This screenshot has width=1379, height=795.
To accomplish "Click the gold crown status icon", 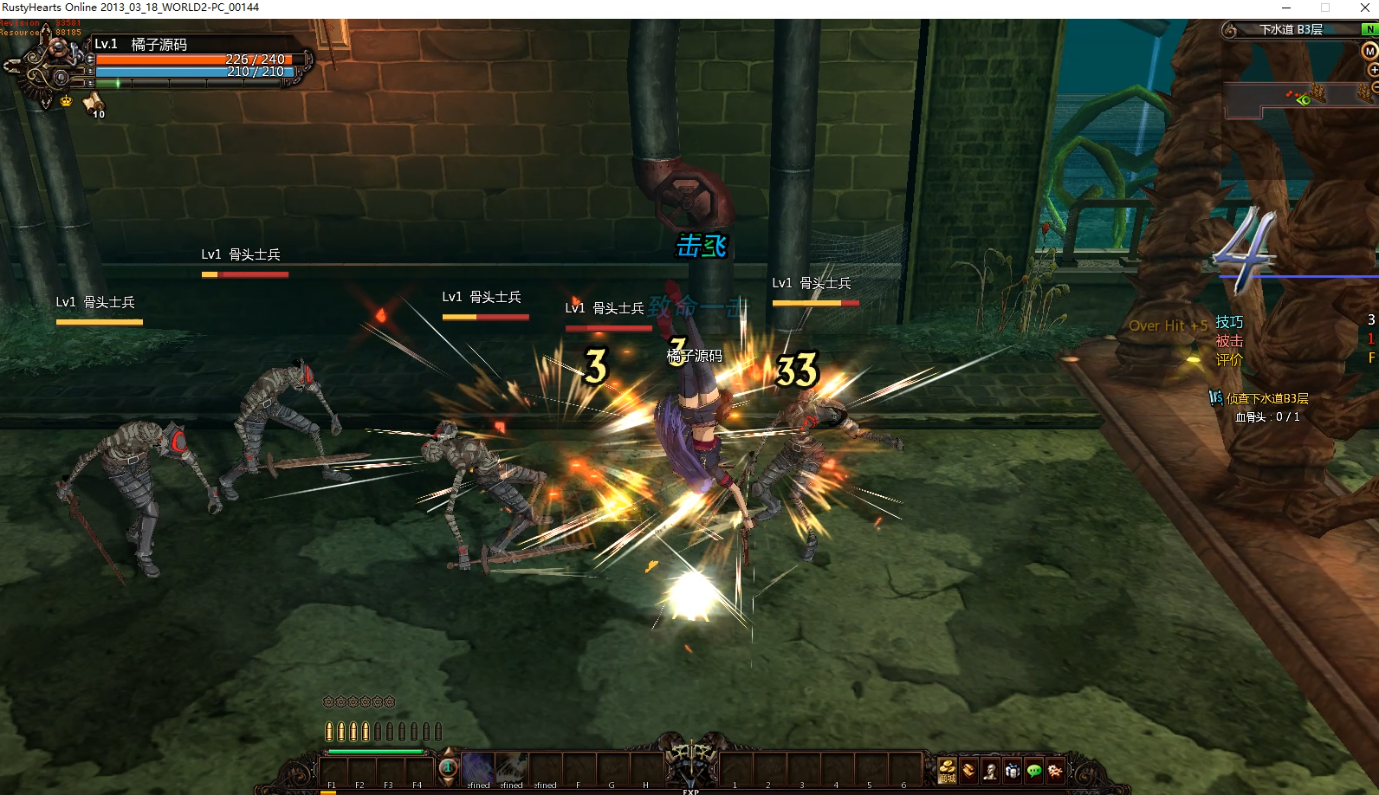I will coord(67,101).
